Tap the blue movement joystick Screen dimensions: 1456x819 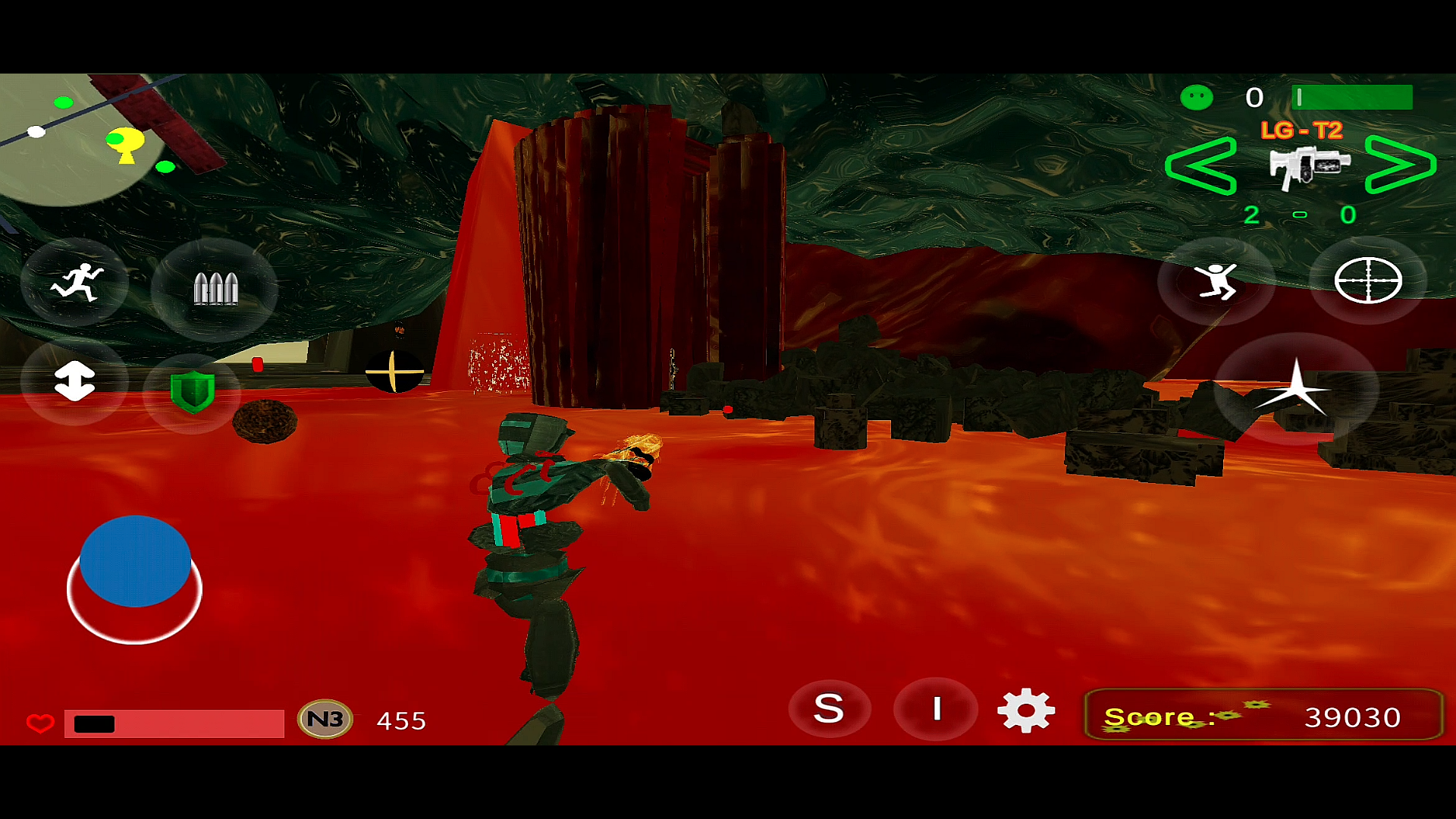[135, 561]
